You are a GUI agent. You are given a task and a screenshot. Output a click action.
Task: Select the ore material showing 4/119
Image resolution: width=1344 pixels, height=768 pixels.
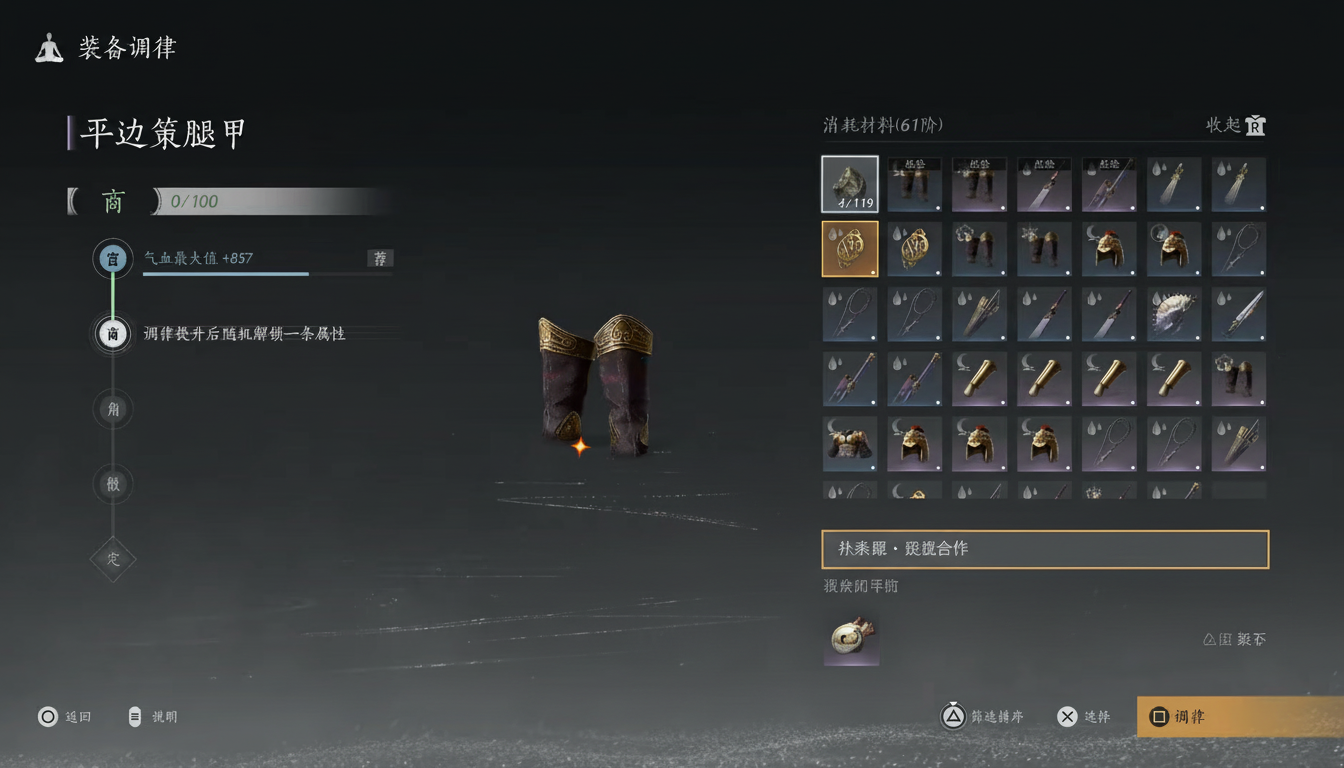coord(850,184)
